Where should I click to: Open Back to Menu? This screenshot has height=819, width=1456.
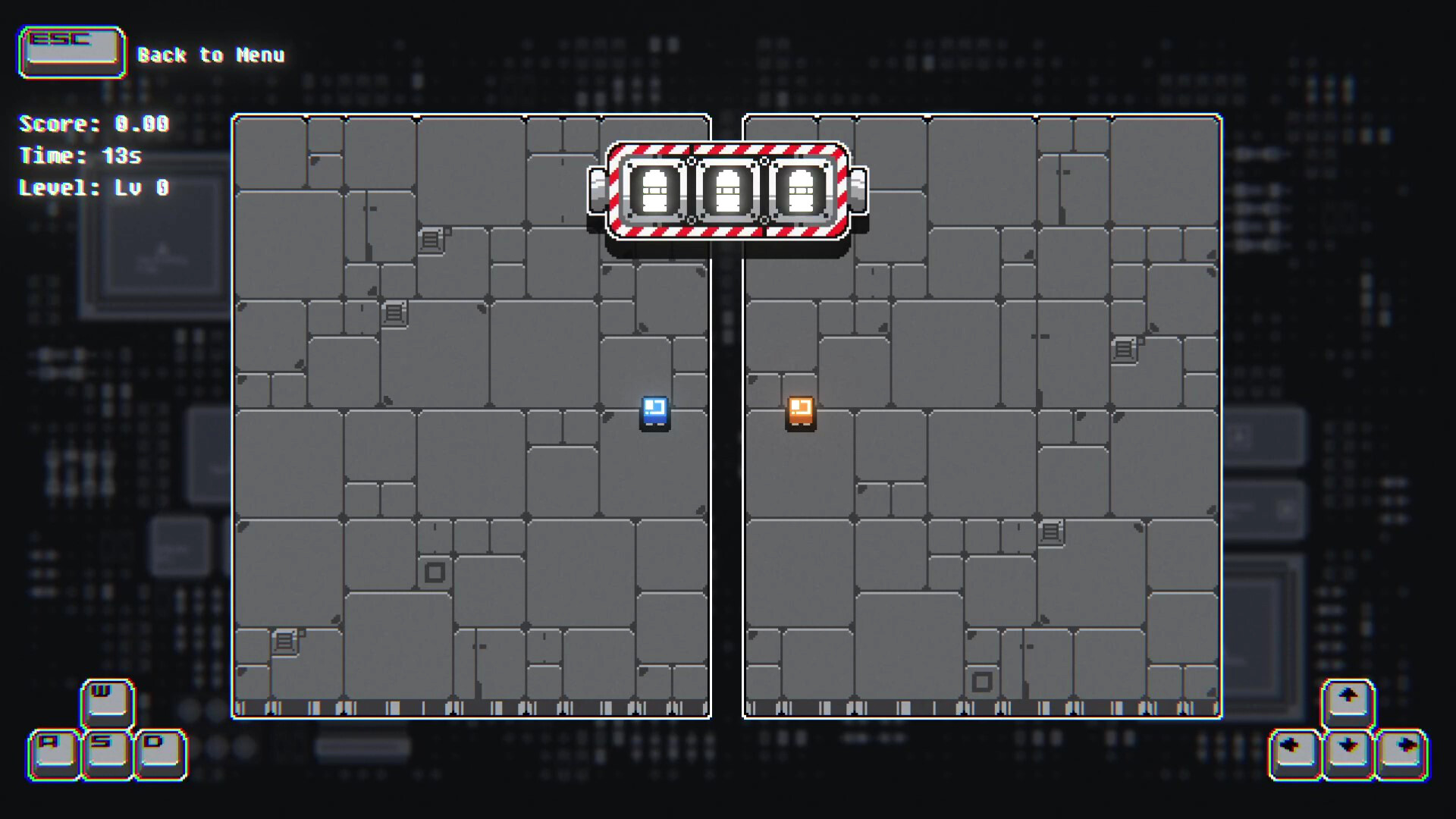[211, 55]
